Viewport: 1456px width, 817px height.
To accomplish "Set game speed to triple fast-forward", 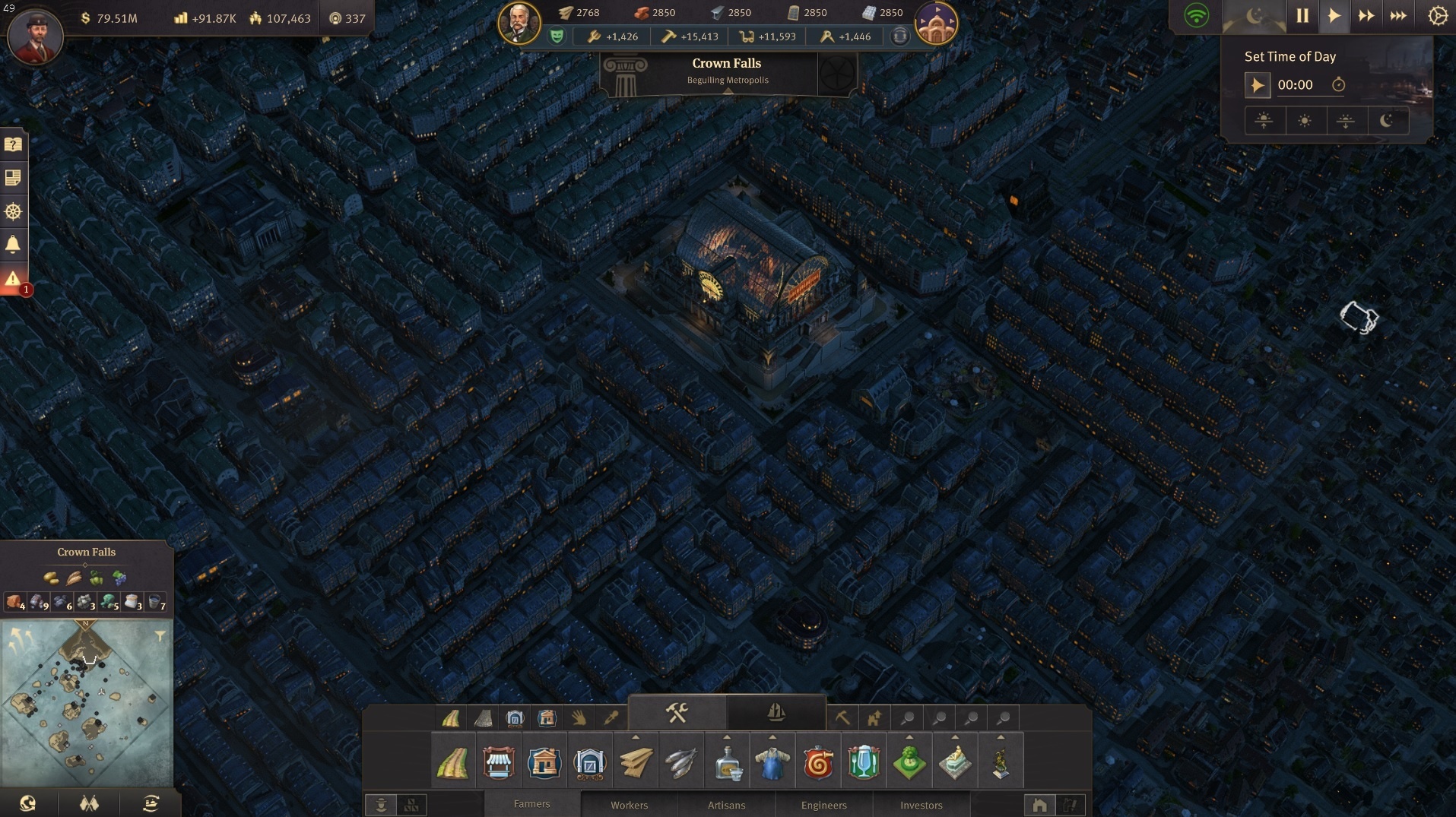I will (x=1397, y=16).
